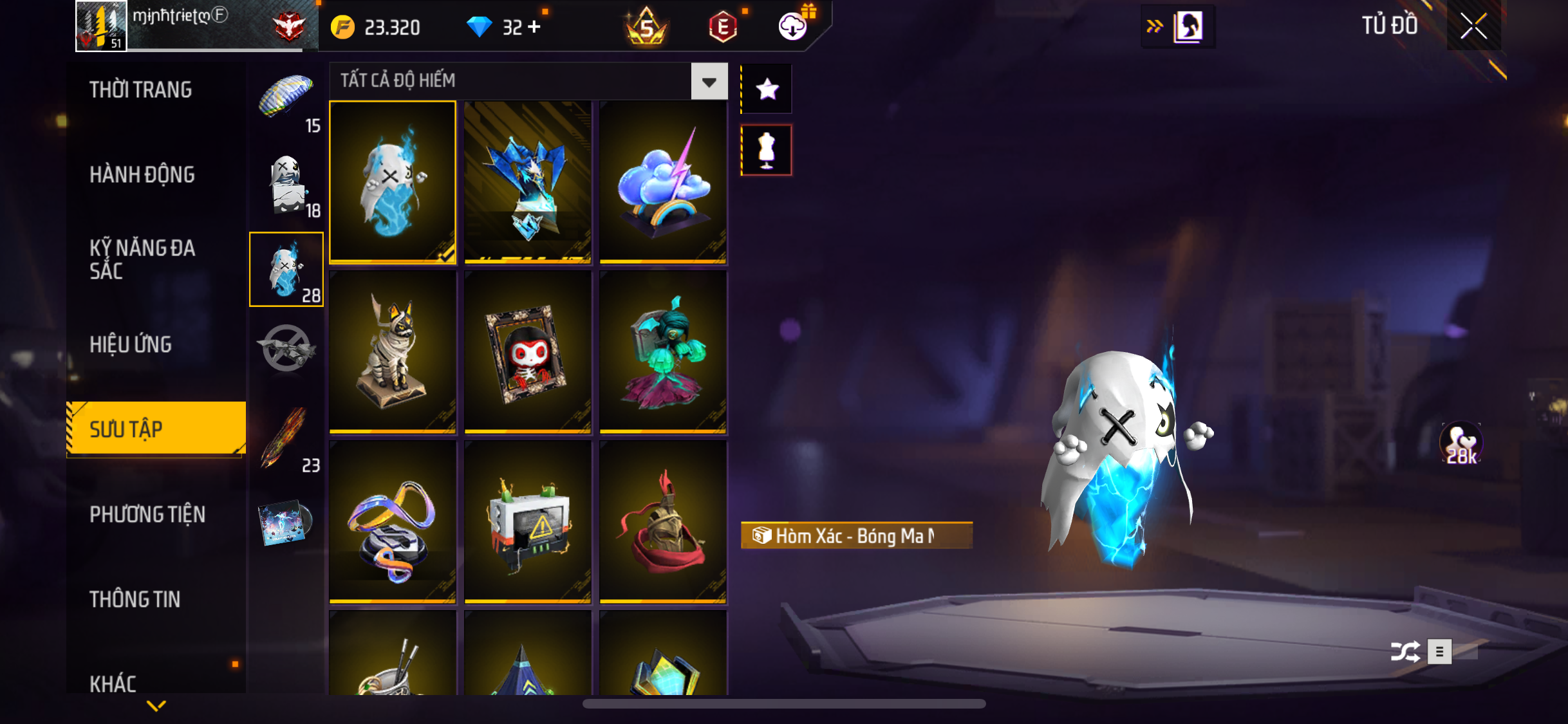Open the Thời Trang category
This screenshot has width=1568, height=724.
tap(141, 89)
